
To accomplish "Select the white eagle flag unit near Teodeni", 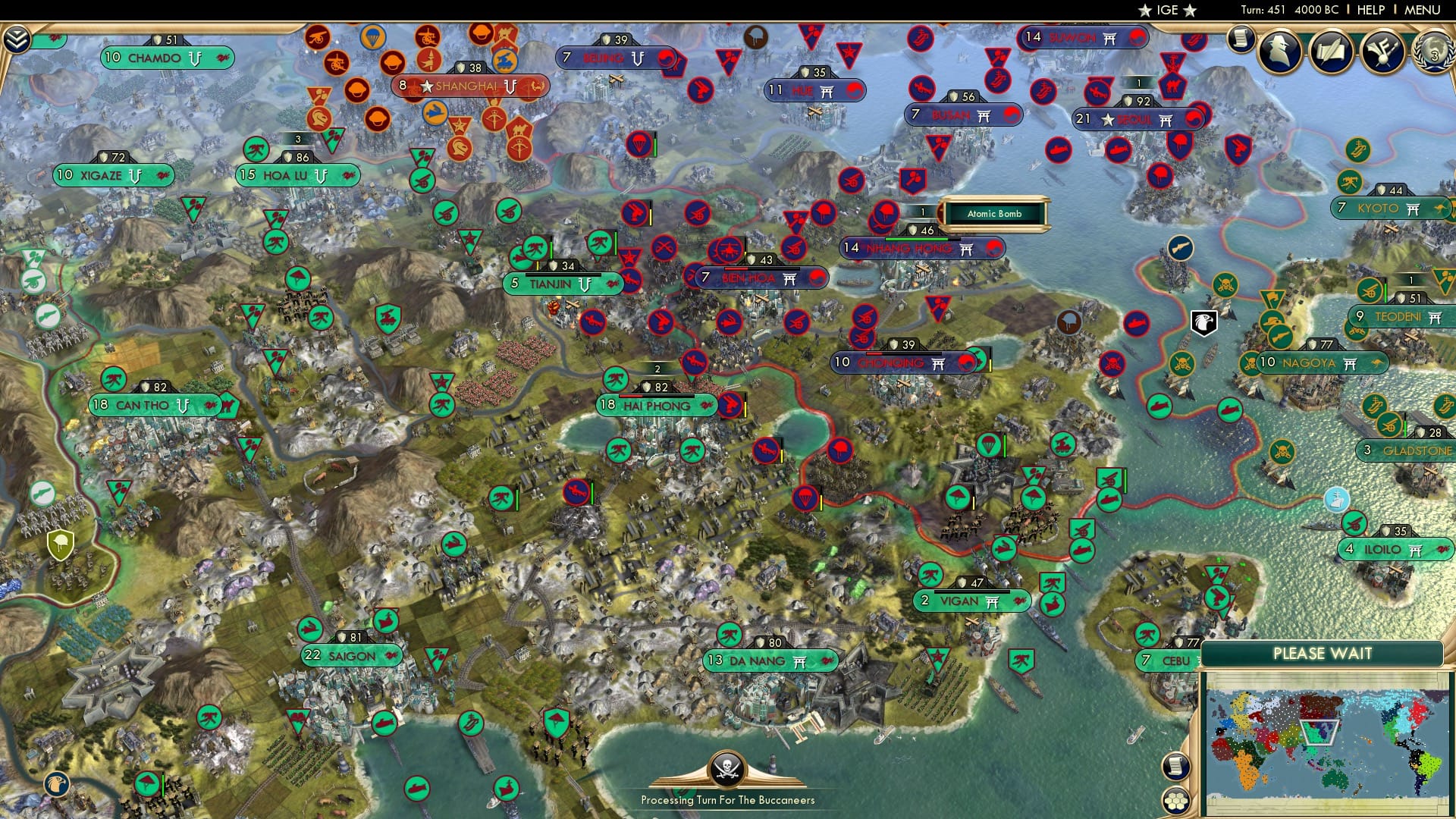I will point(1203,324).
